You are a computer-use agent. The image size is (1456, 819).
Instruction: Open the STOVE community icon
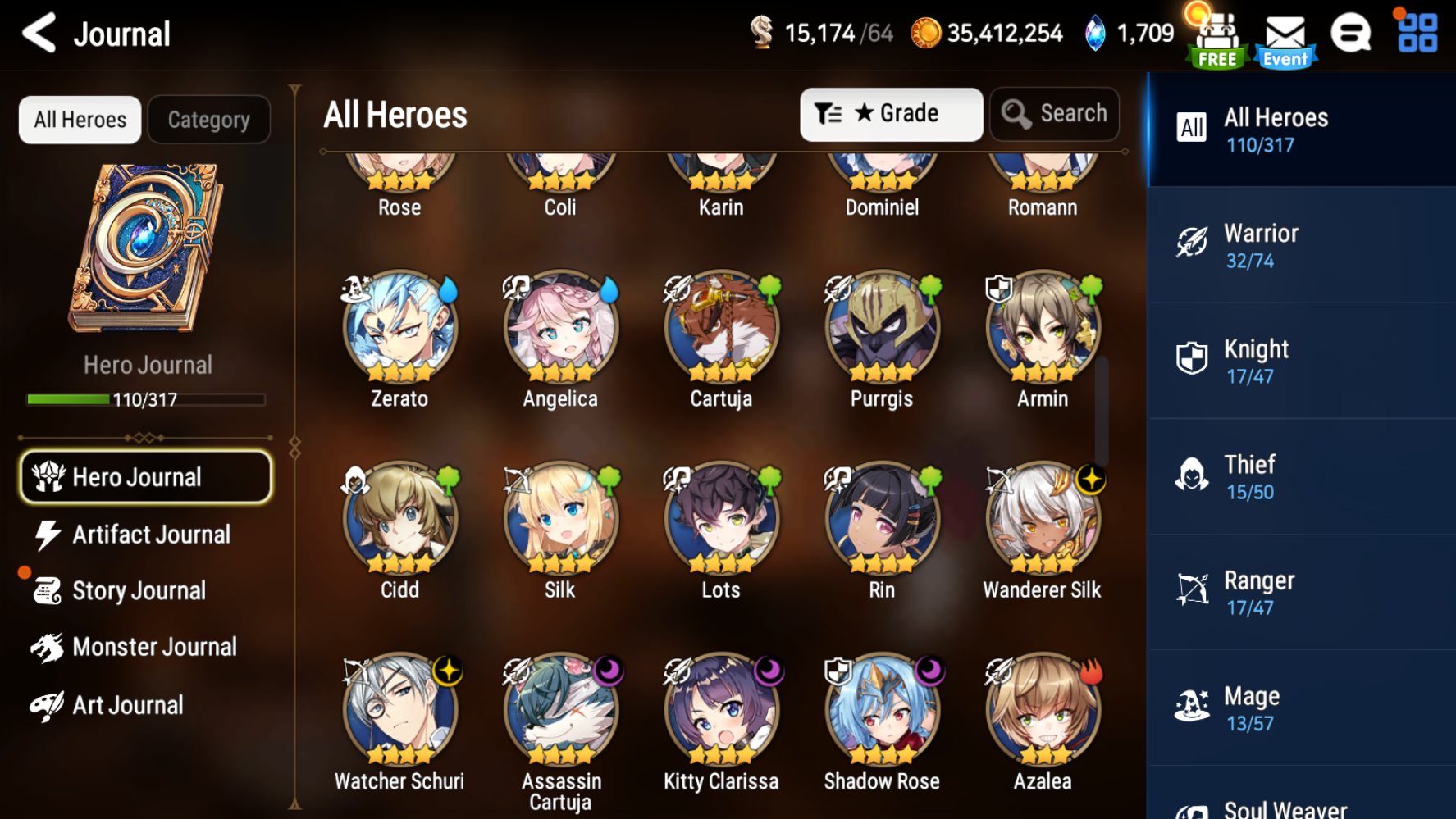tap(1350, 33)
